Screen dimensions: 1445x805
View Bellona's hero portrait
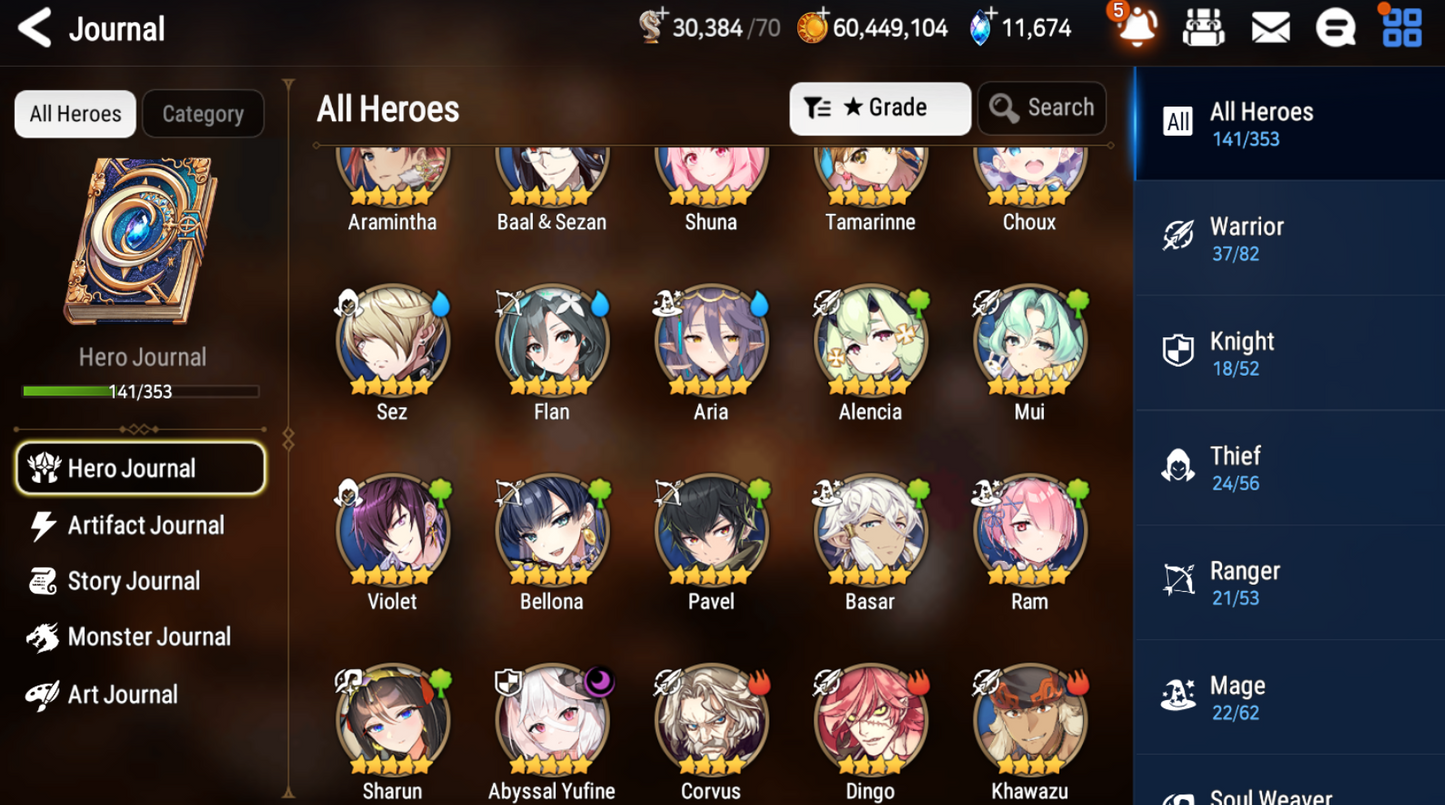(x=551, y=532)
